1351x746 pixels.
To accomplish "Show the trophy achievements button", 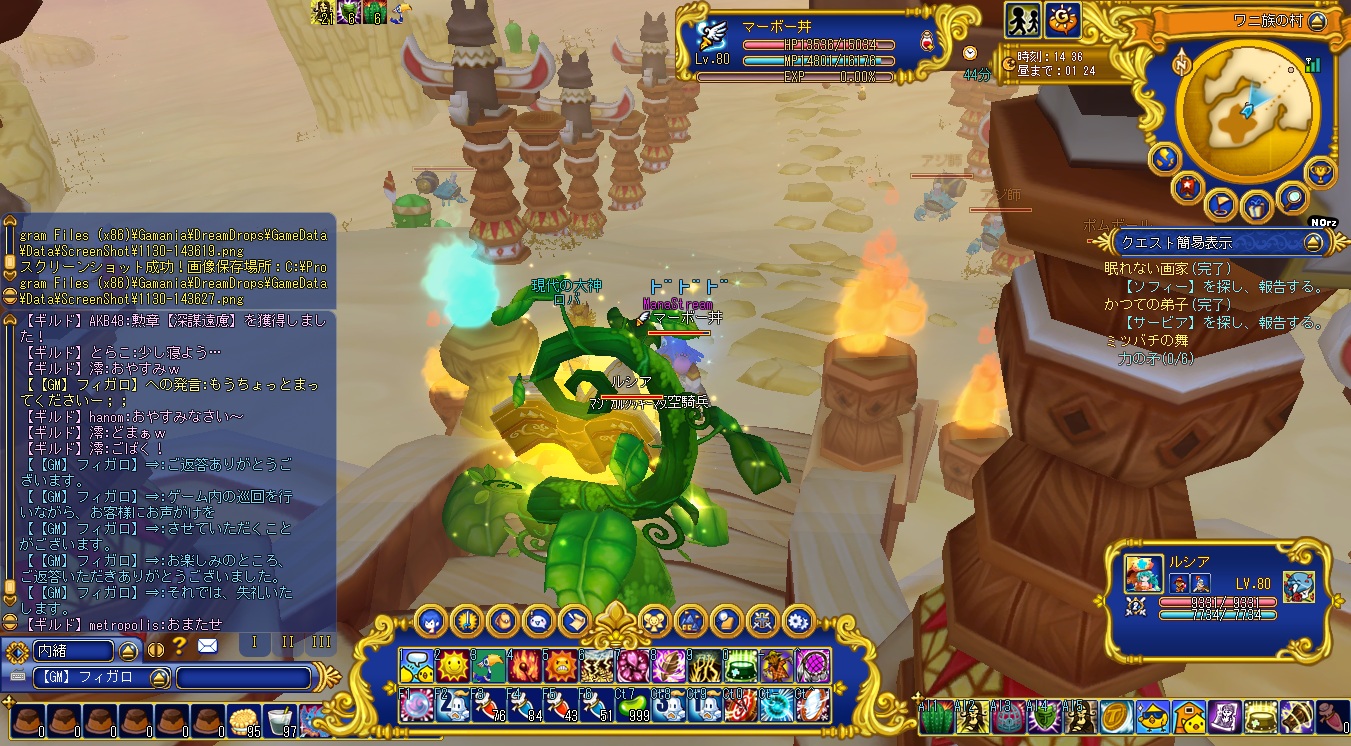I will [1321, 172].
